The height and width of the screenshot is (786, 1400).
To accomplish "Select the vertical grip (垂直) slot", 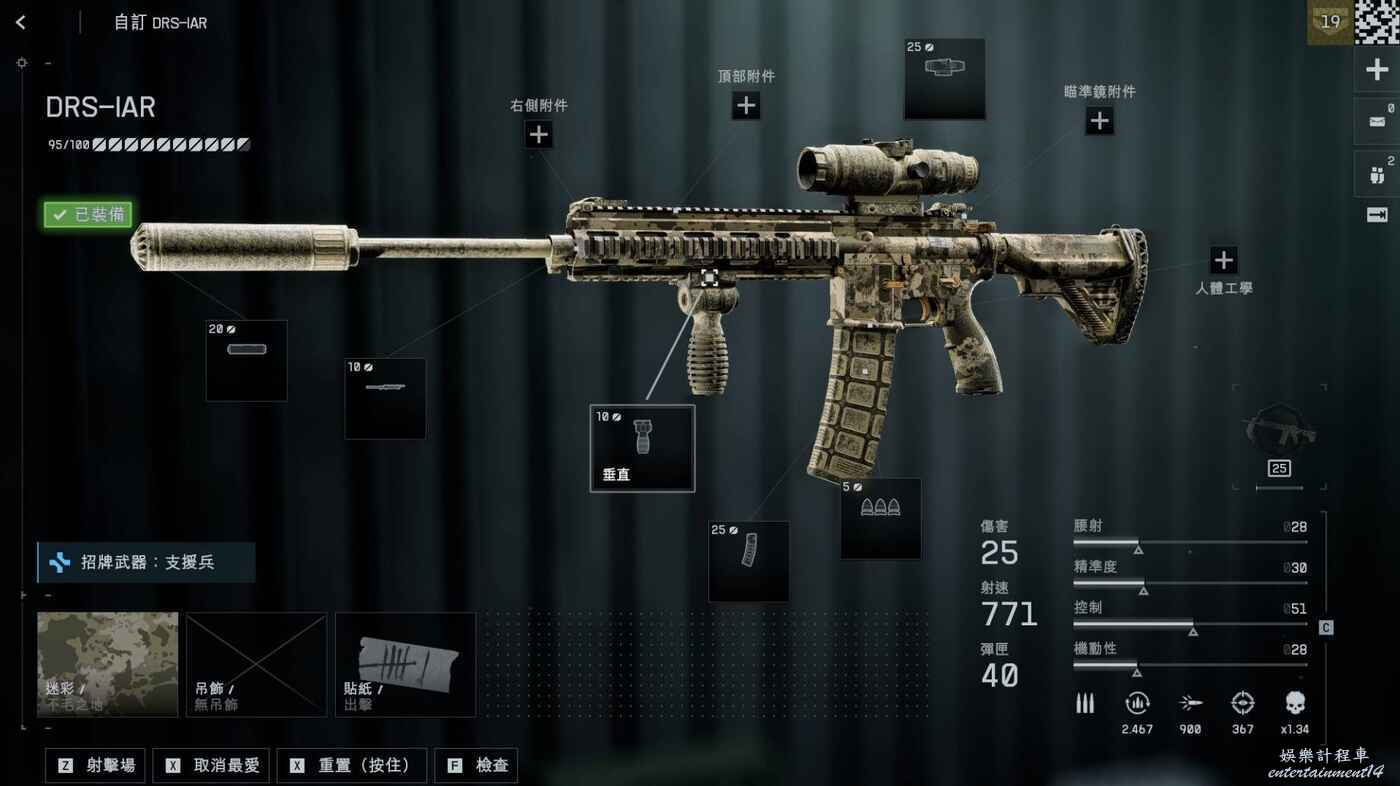I will [642, 448].
